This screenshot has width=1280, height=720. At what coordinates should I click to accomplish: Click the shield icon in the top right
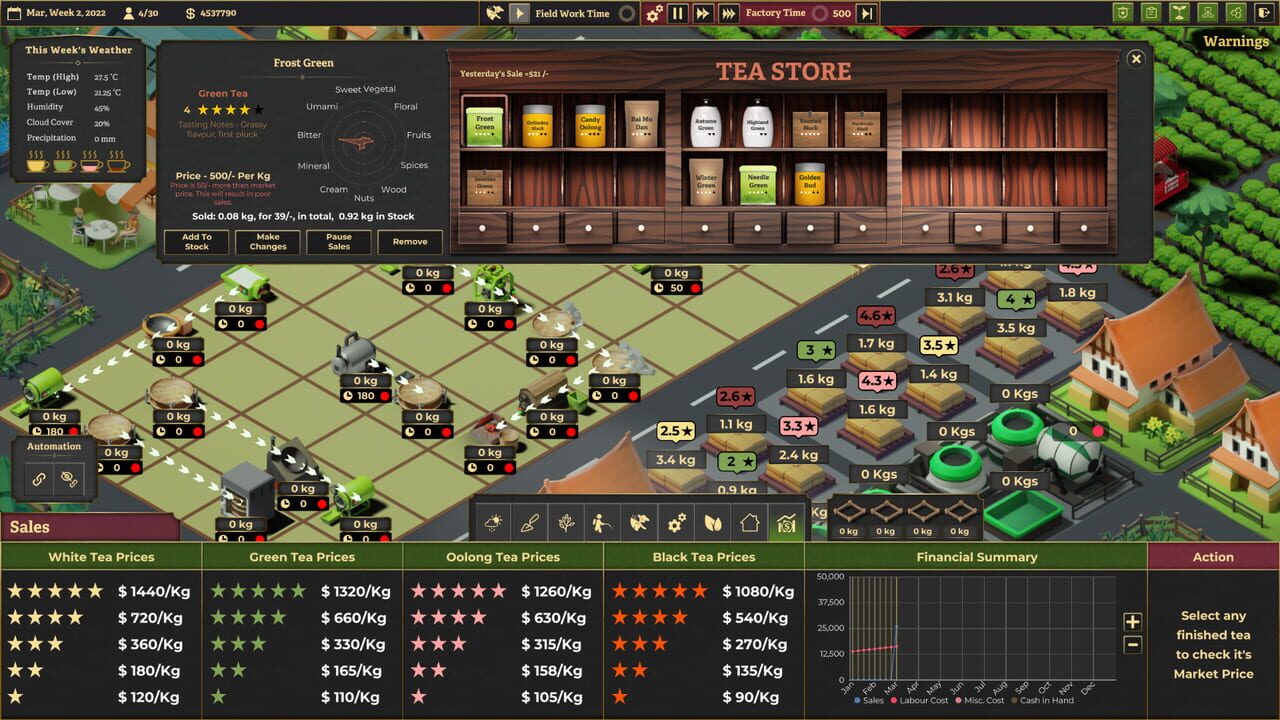[1123, 13]
